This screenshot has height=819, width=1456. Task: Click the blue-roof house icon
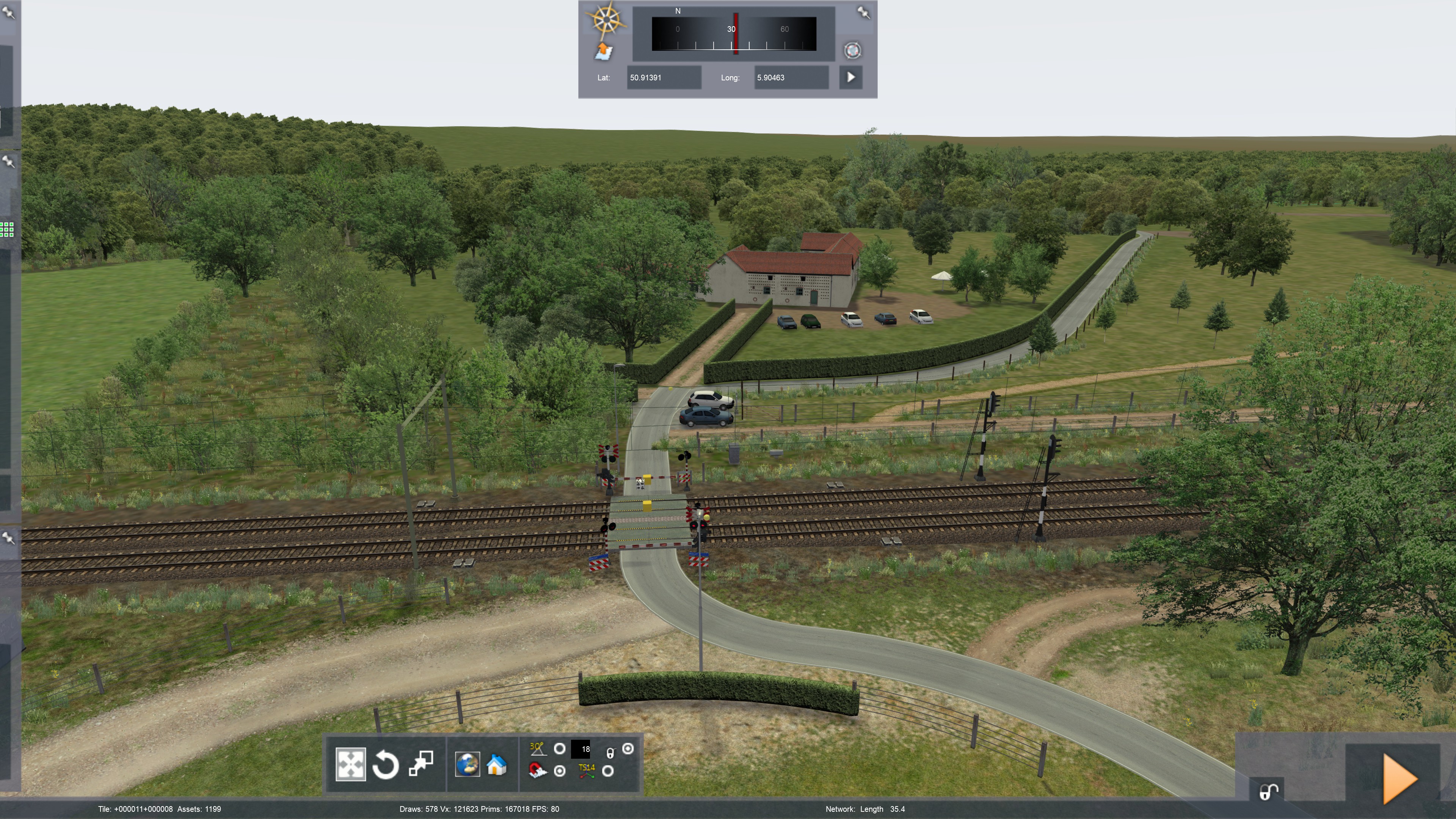pos(496,765)
